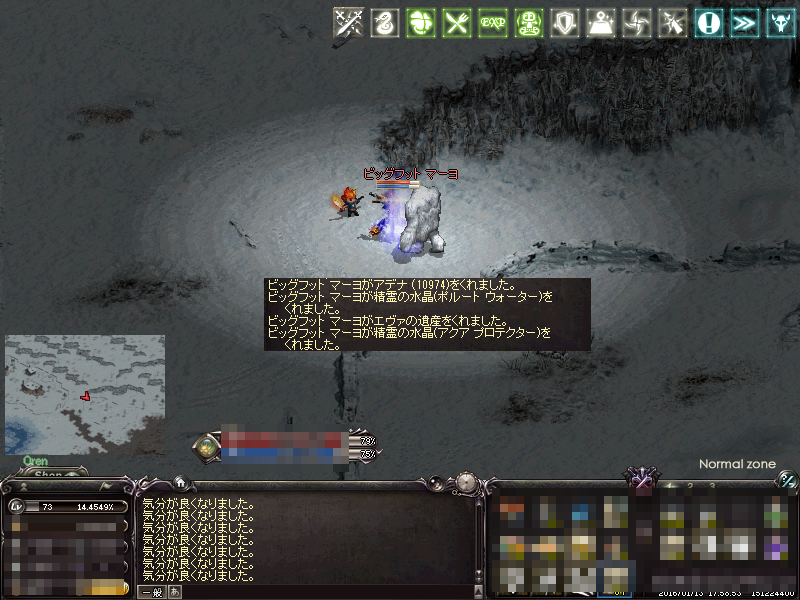Open the fork and knife food icon
Screen dimensions: 800x600
pyautogui.click(x=456, y=22)
